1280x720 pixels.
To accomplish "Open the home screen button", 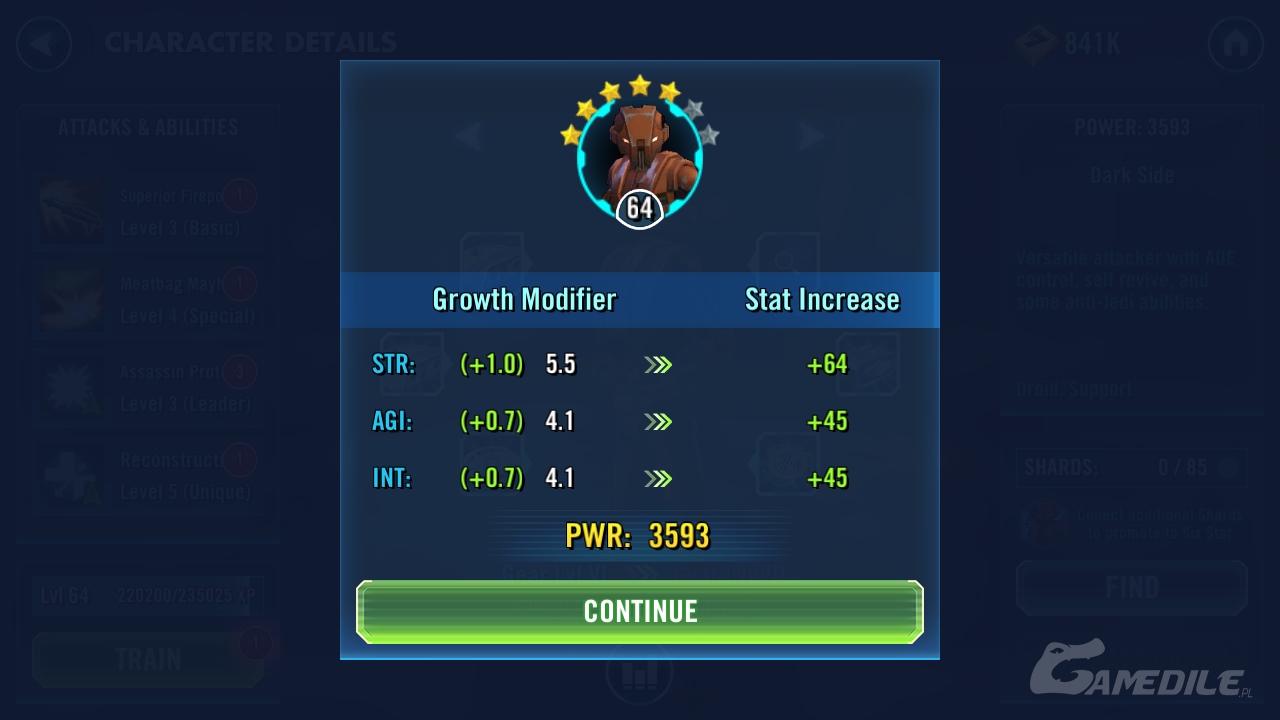I will 1235,44.
